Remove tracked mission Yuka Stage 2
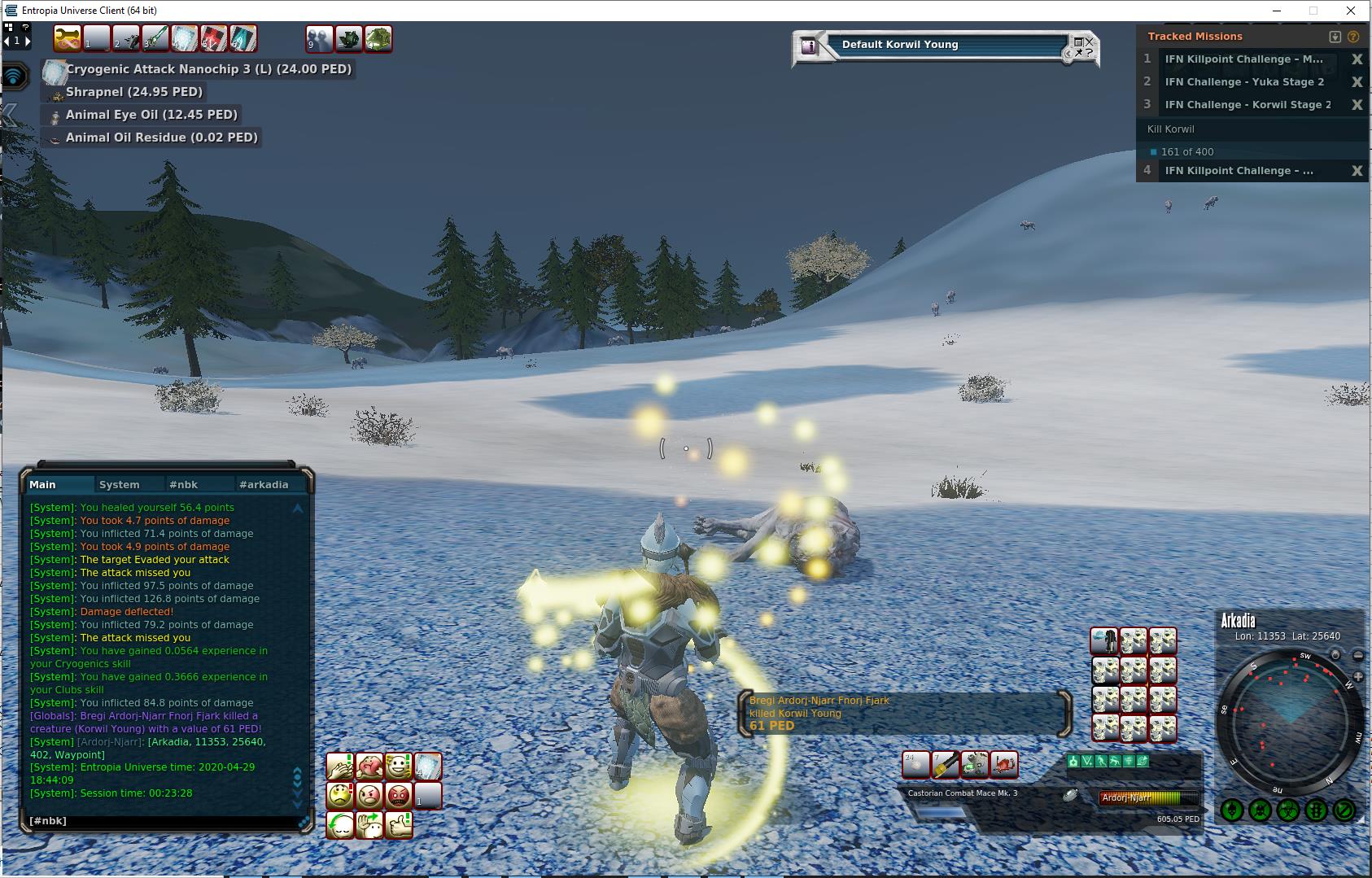Image resolution: width=1372 pixels, height=878 pixels. 1357,82
